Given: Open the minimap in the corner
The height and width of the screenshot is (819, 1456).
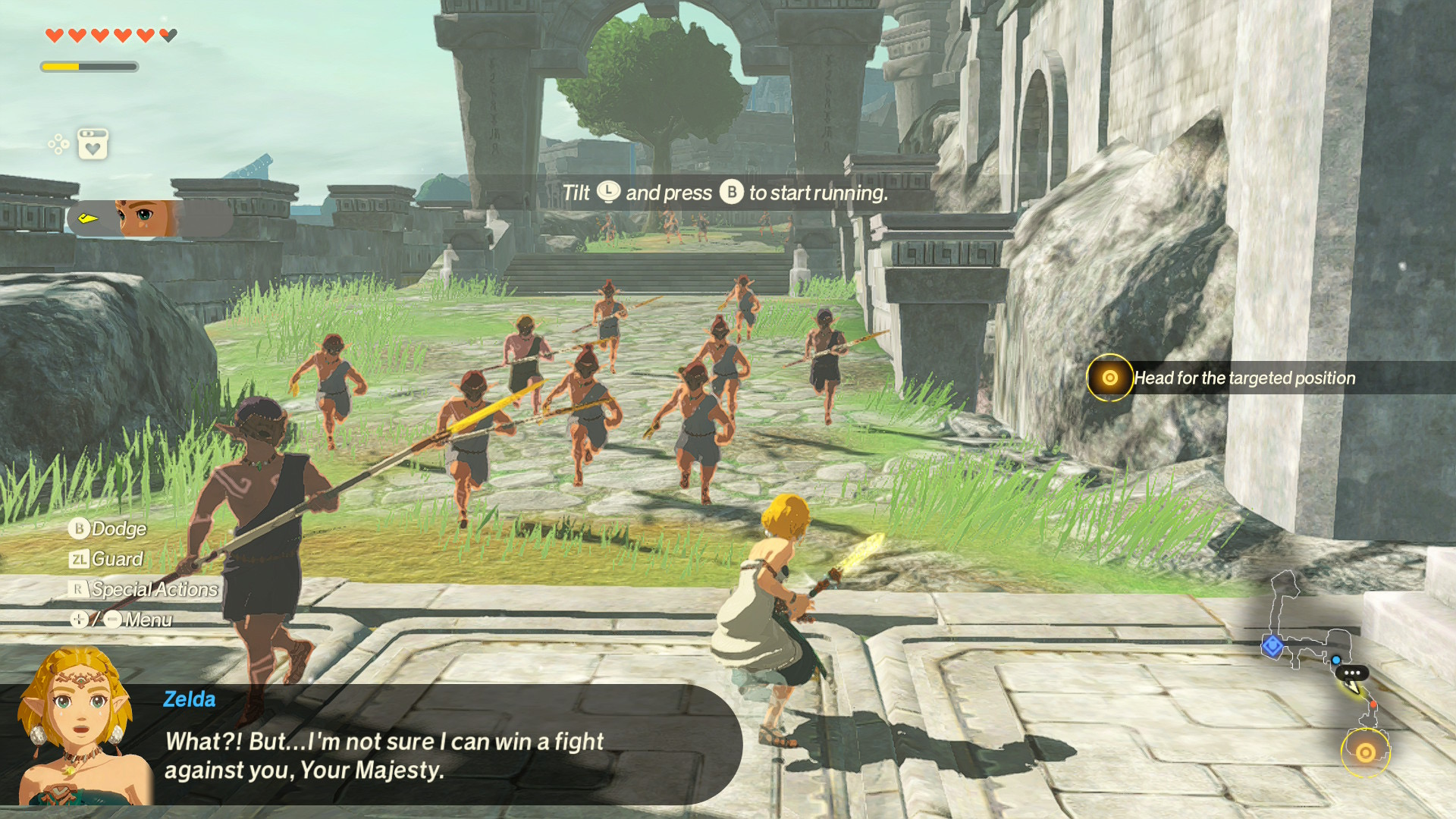Looking at the screenshot, I should [x=1329, y=667].
